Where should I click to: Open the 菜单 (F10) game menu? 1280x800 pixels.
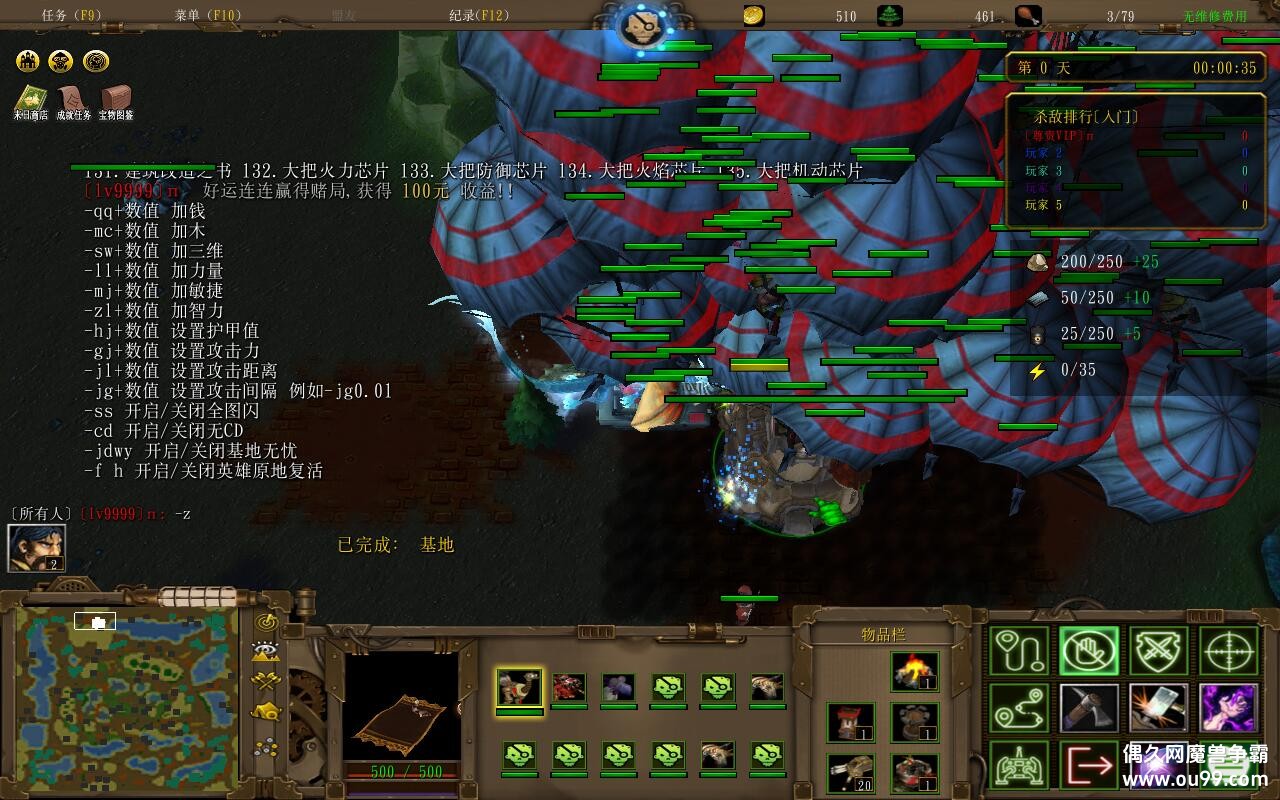click(x=208, y=16)
